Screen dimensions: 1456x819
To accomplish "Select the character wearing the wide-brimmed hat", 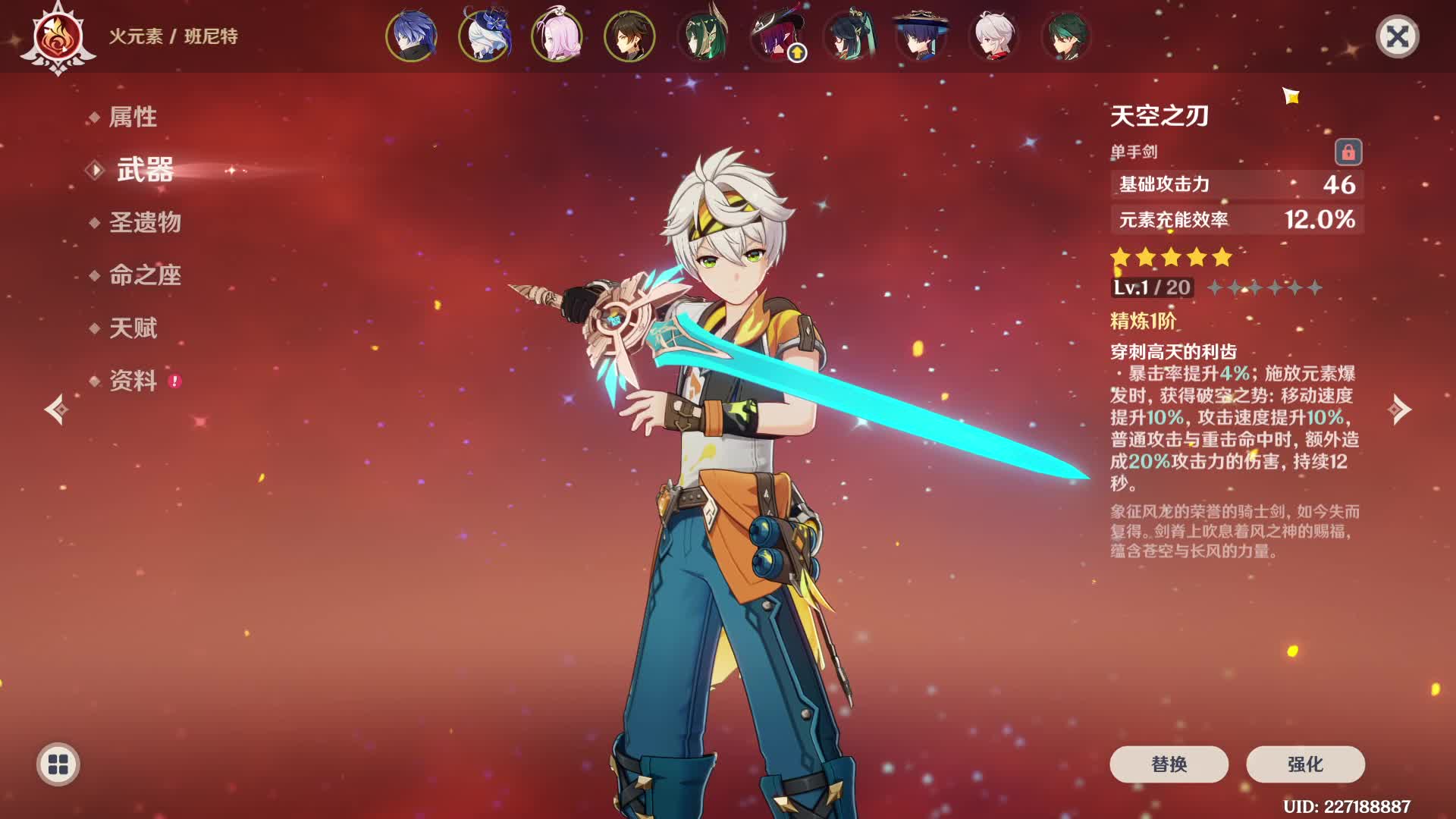I will click(921, 36).
